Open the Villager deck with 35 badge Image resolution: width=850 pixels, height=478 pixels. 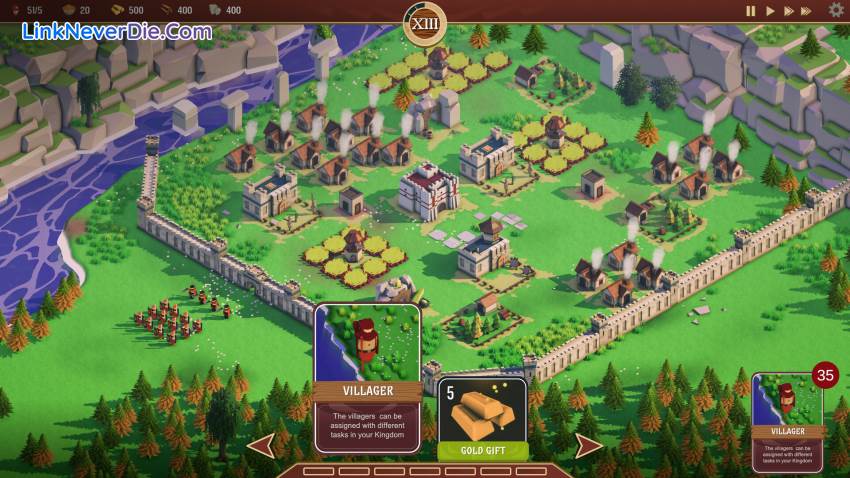tap(787, 420)
